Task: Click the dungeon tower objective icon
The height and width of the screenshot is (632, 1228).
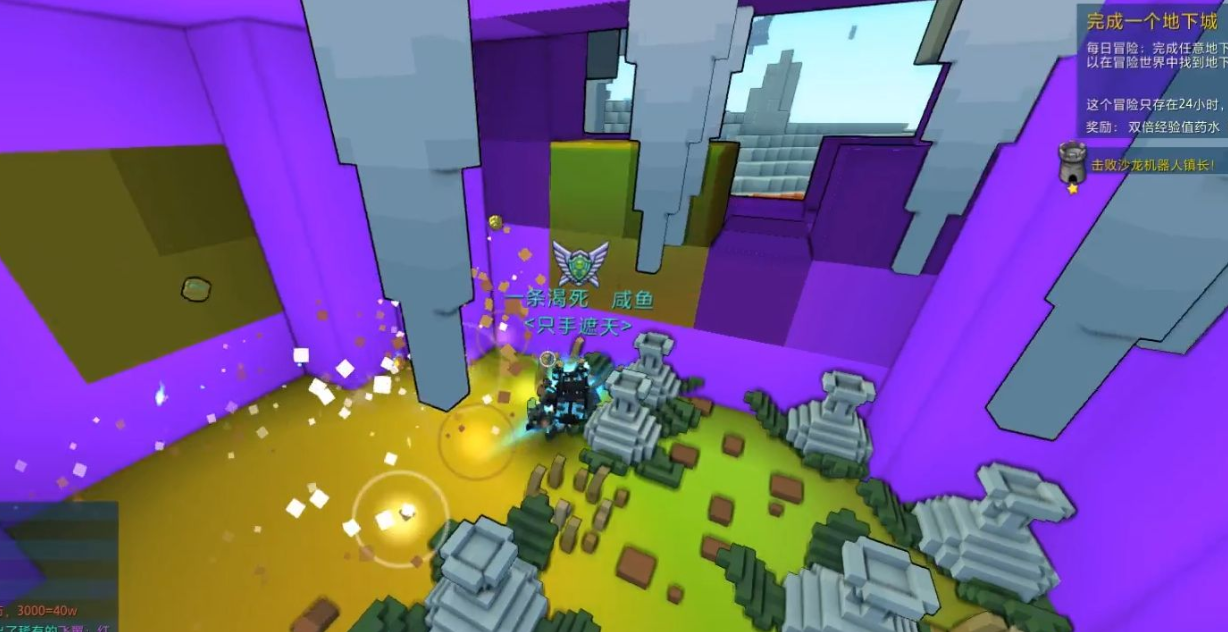Action: pos(1072,164)
